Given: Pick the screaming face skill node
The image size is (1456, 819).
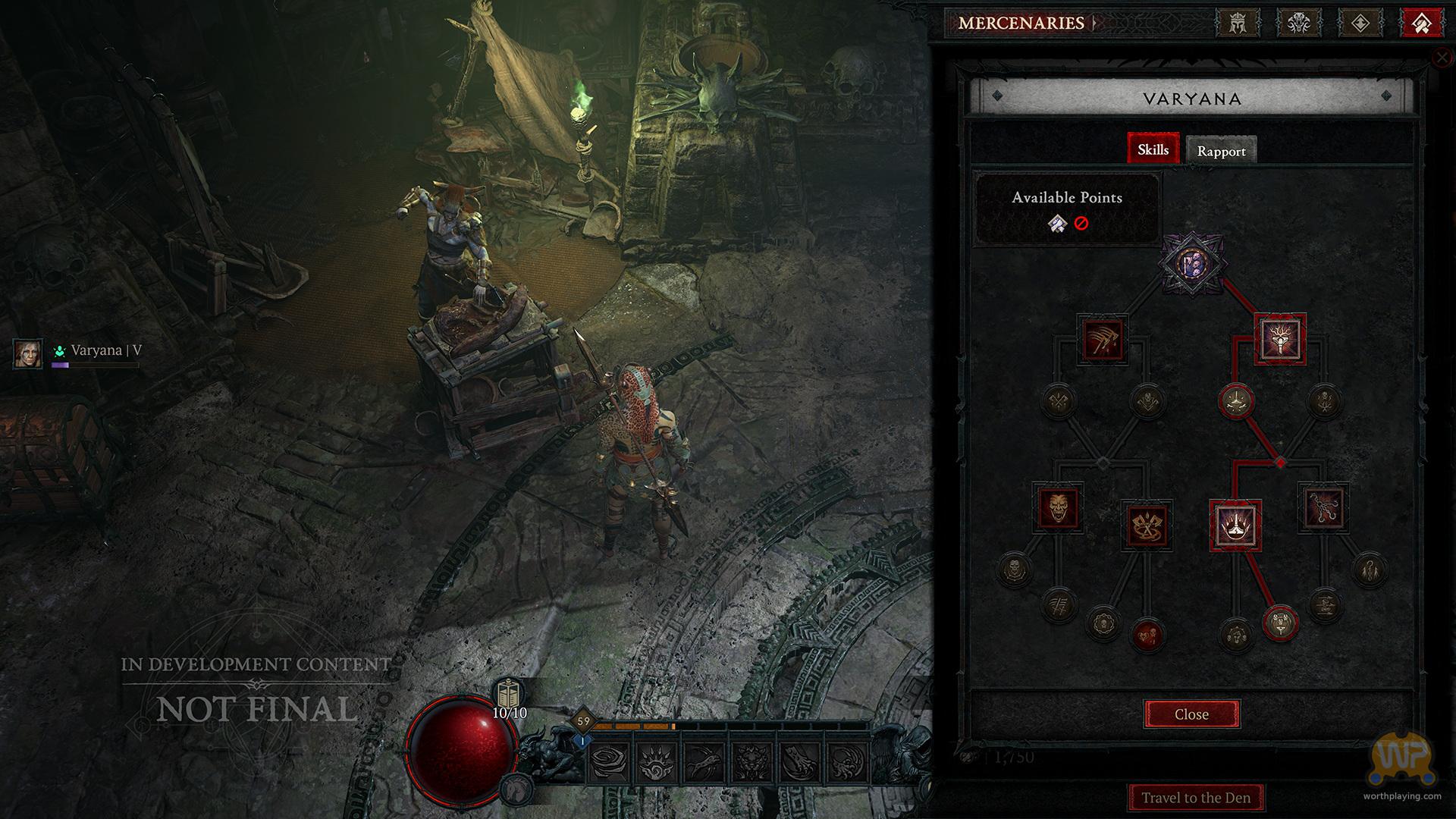Looking at the screenshot, I should pyautogui.click(x=1058, y=507).
